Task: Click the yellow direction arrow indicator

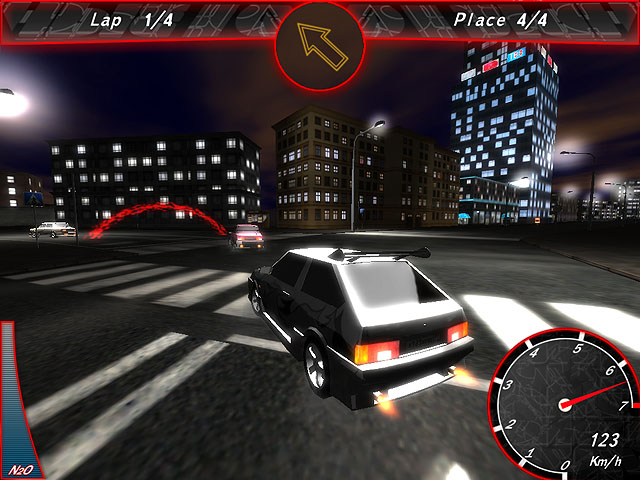Action: (x=320, y=44)
